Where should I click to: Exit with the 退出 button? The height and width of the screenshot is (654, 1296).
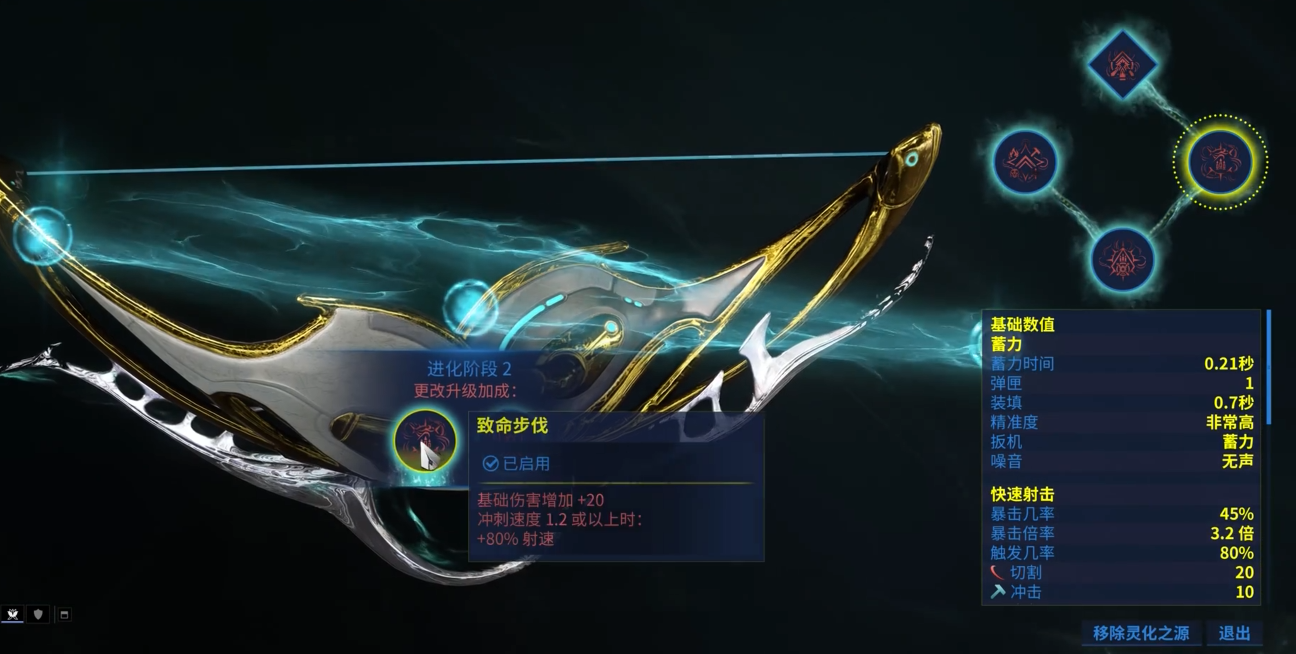coord(1234,633)
